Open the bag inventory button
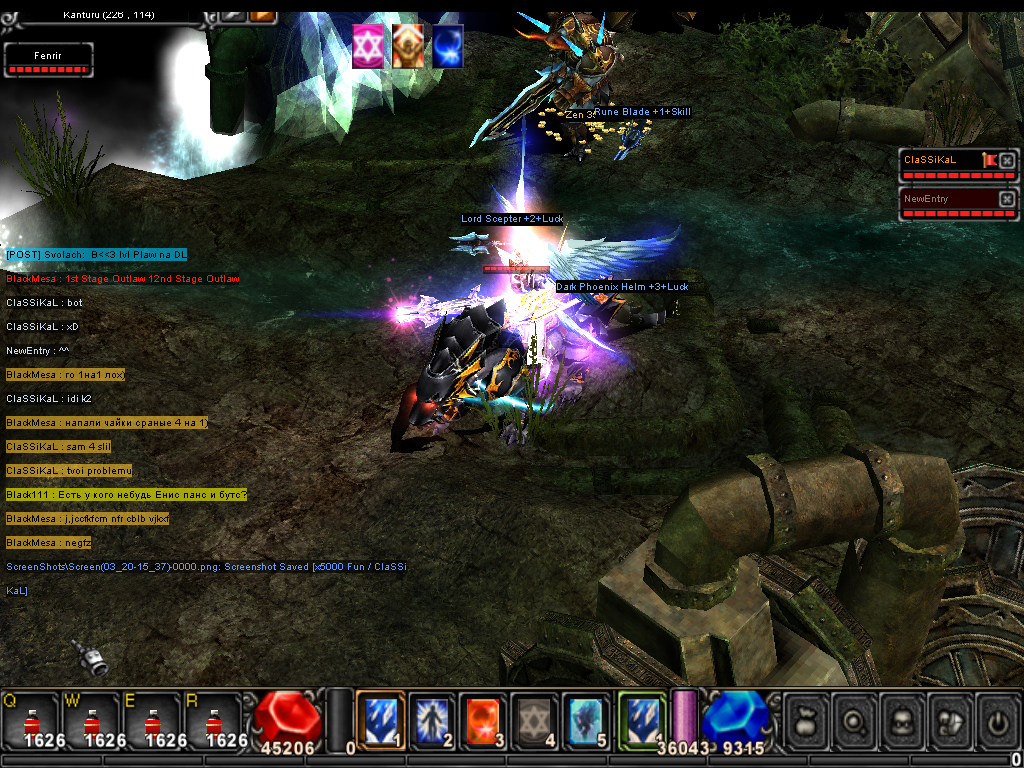Screen dimensions: 1024x768 807,720
